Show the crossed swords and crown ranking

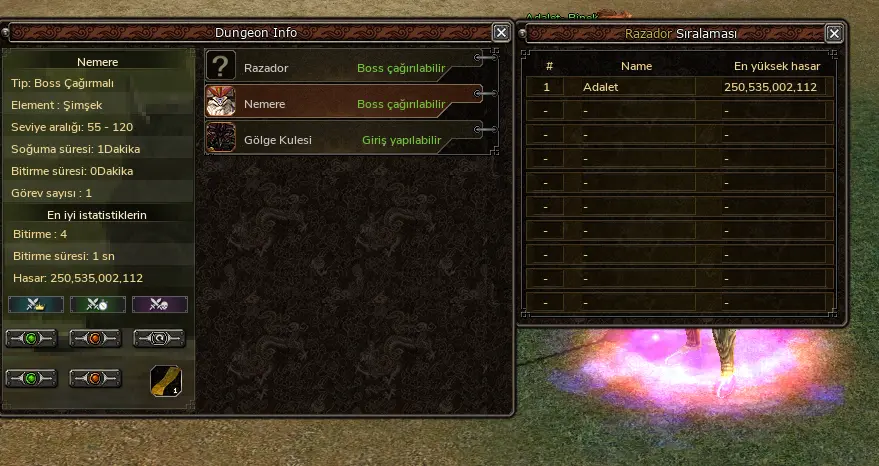pyautogui.click(x=36, y=304)
